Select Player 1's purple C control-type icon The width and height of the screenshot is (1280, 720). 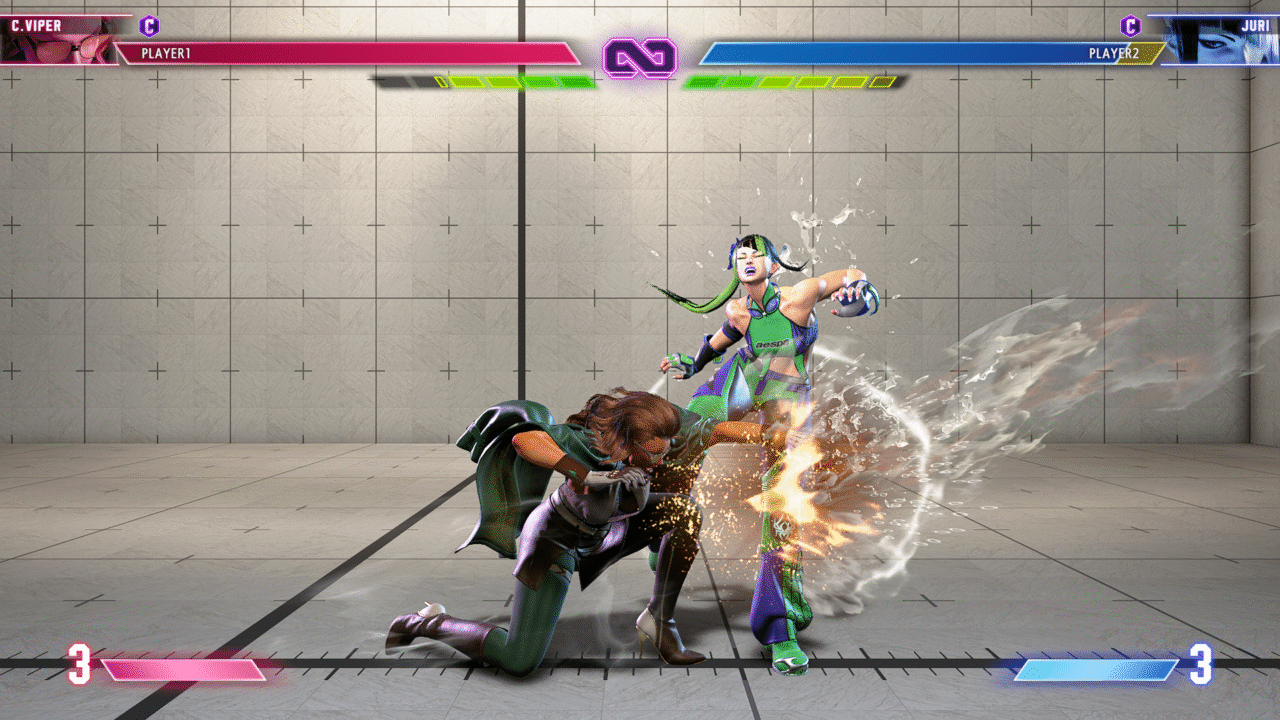[x=150, y=26]
